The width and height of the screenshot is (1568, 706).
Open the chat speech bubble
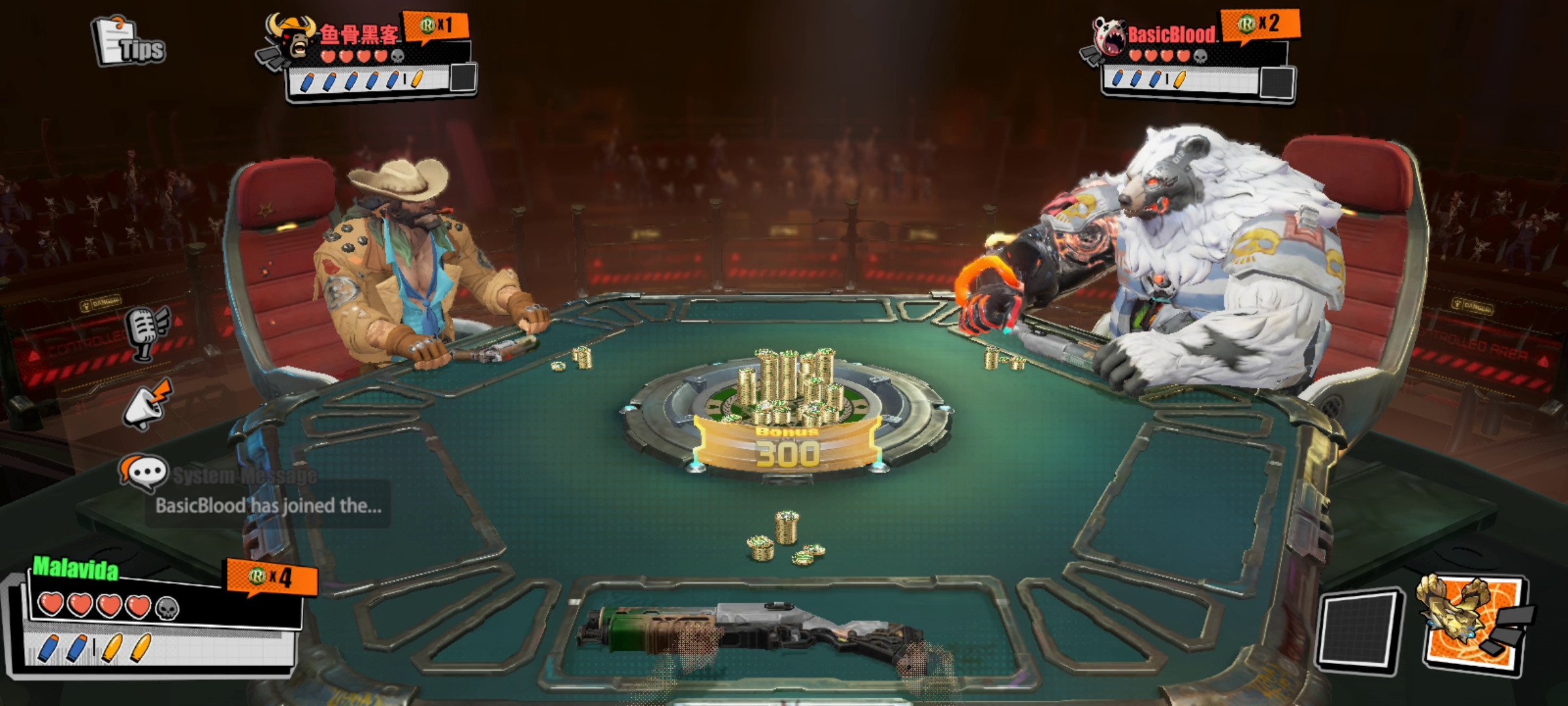[142, 472]
